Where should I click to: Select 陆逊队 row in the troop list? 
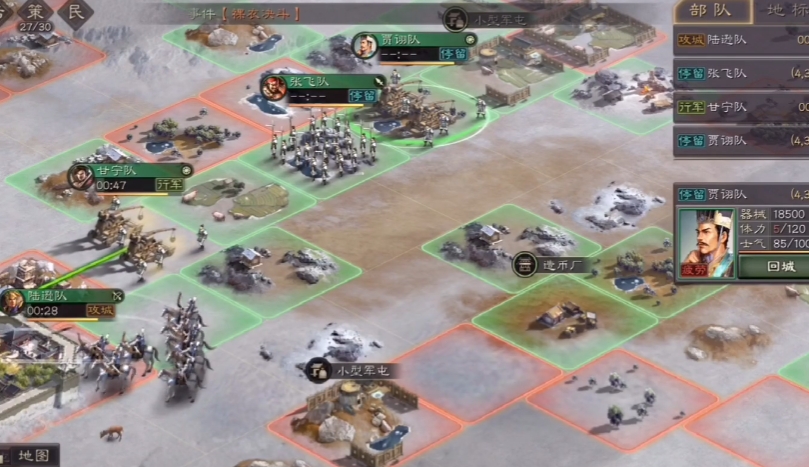tap(740, 39)
